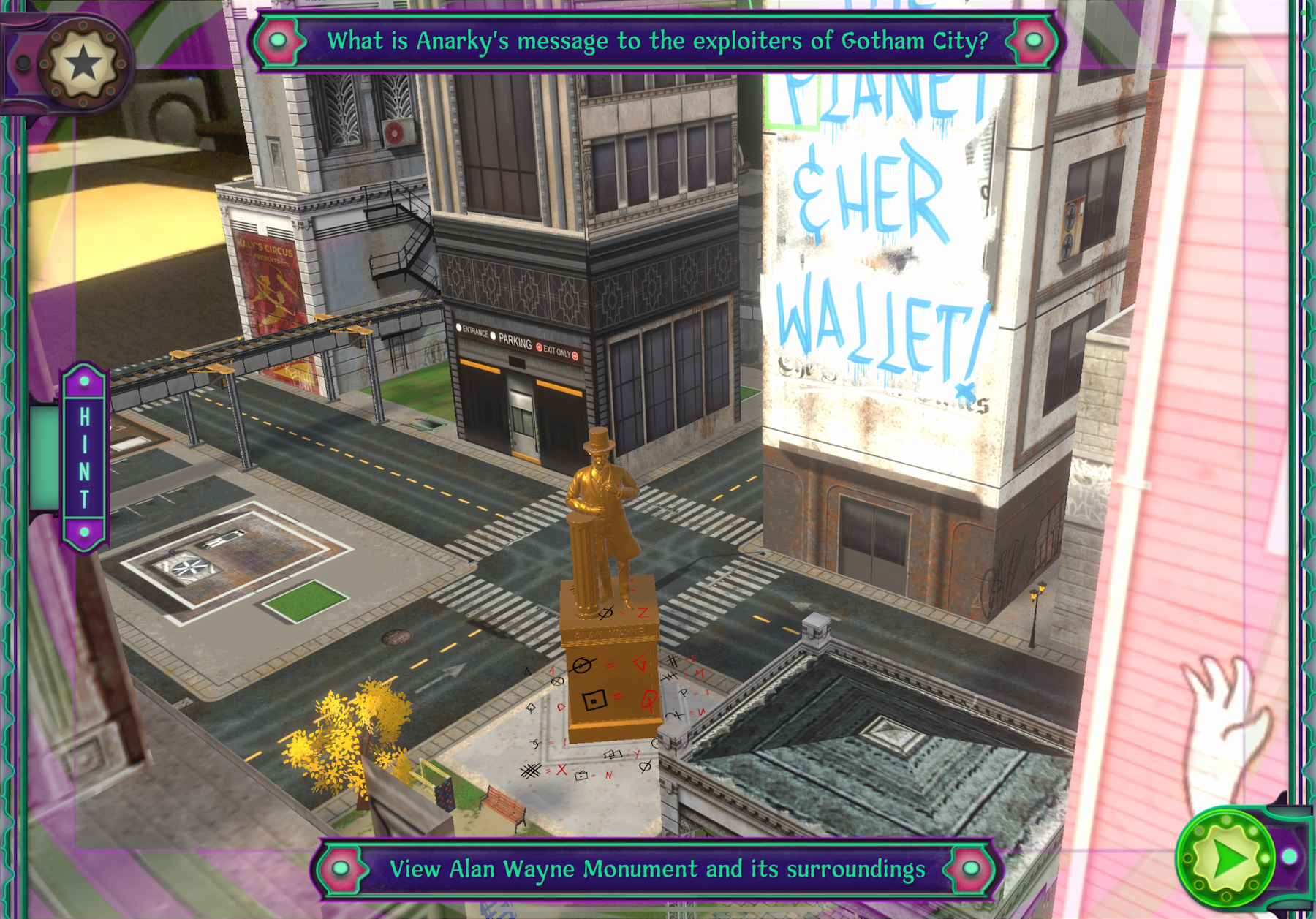Click the green play arrow button
This screenshot has height=919, width=1316.
pyautogui.click(x=1228, y=858)
